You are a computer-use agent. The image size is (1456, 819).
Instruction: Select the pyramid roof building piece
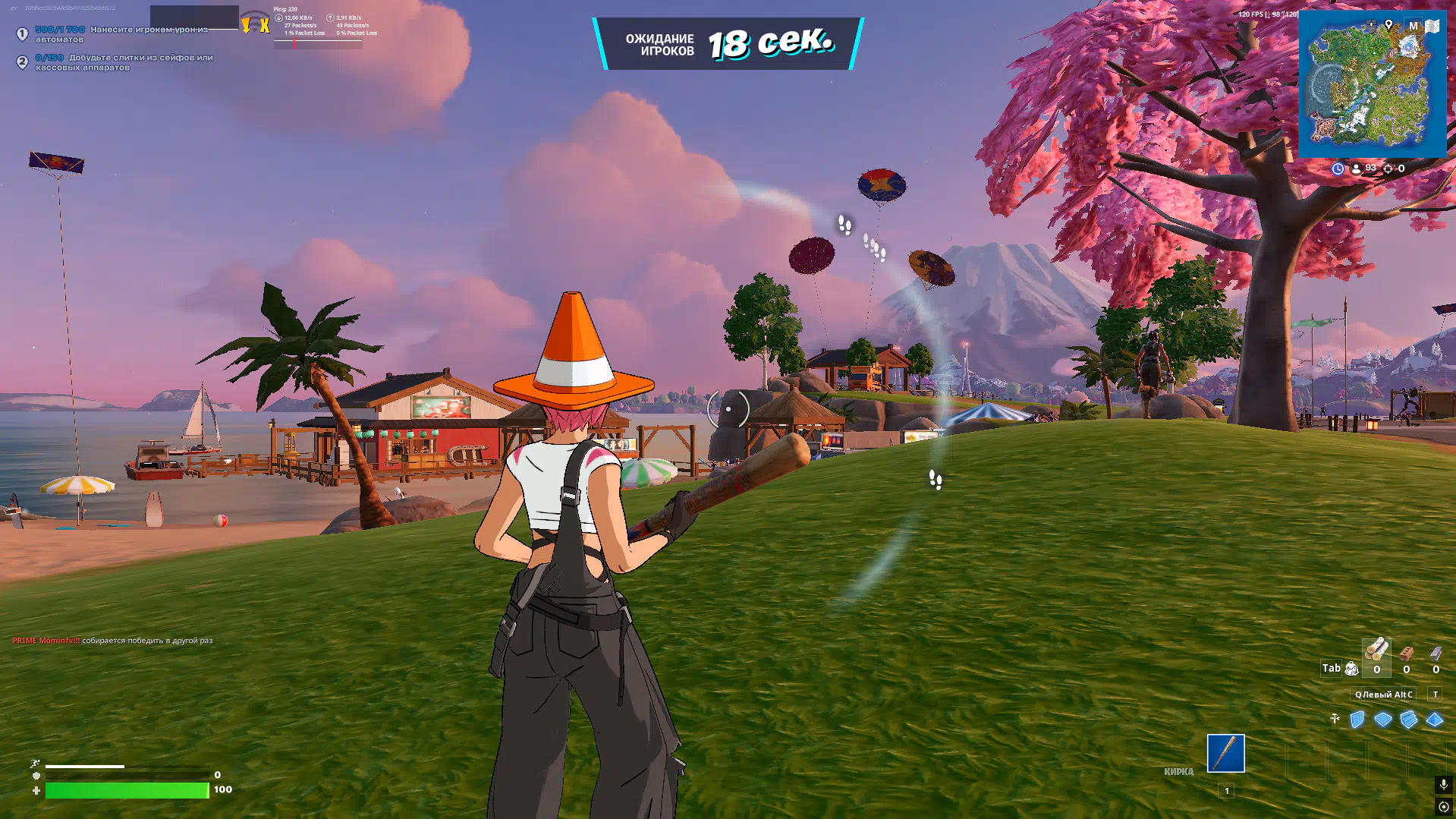(1435, 720)
